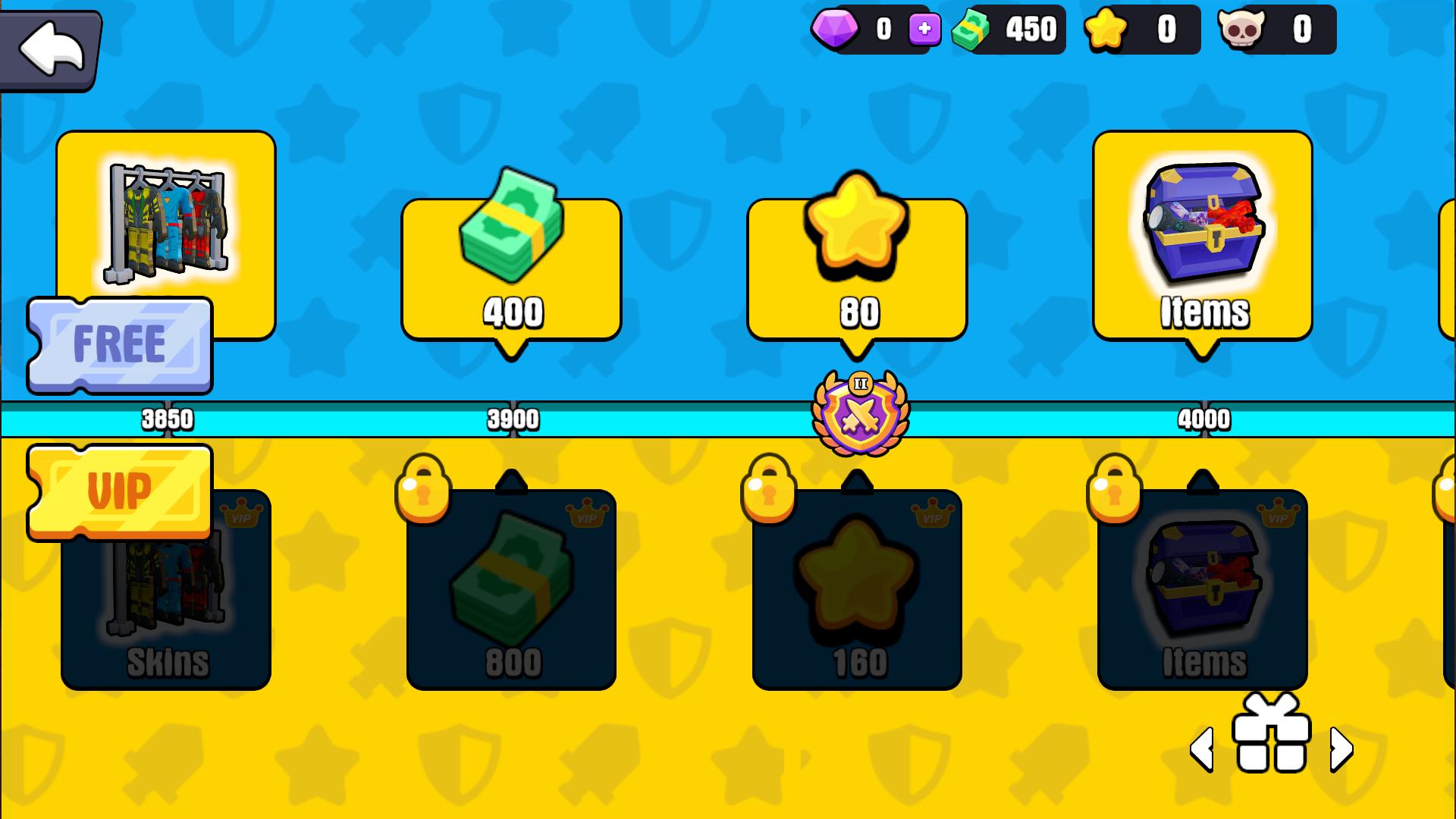Image resolution: width=1456 pixels, height=819 pixels.
Task: Select the treasure chest Items reward
Action: click(1202, 235)
